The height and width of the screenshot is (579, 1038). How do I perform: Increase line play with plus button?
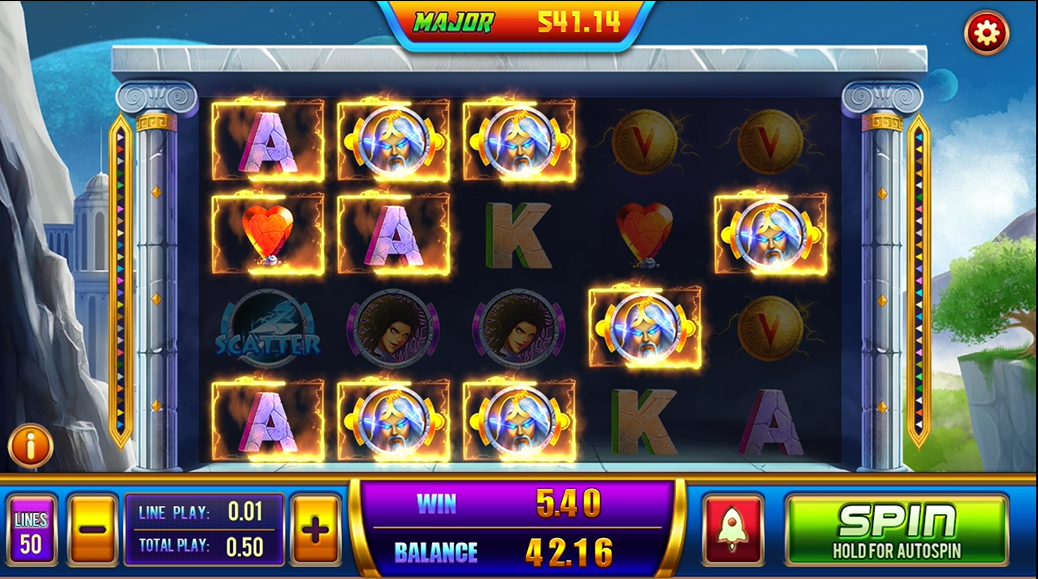pos(315,529)
